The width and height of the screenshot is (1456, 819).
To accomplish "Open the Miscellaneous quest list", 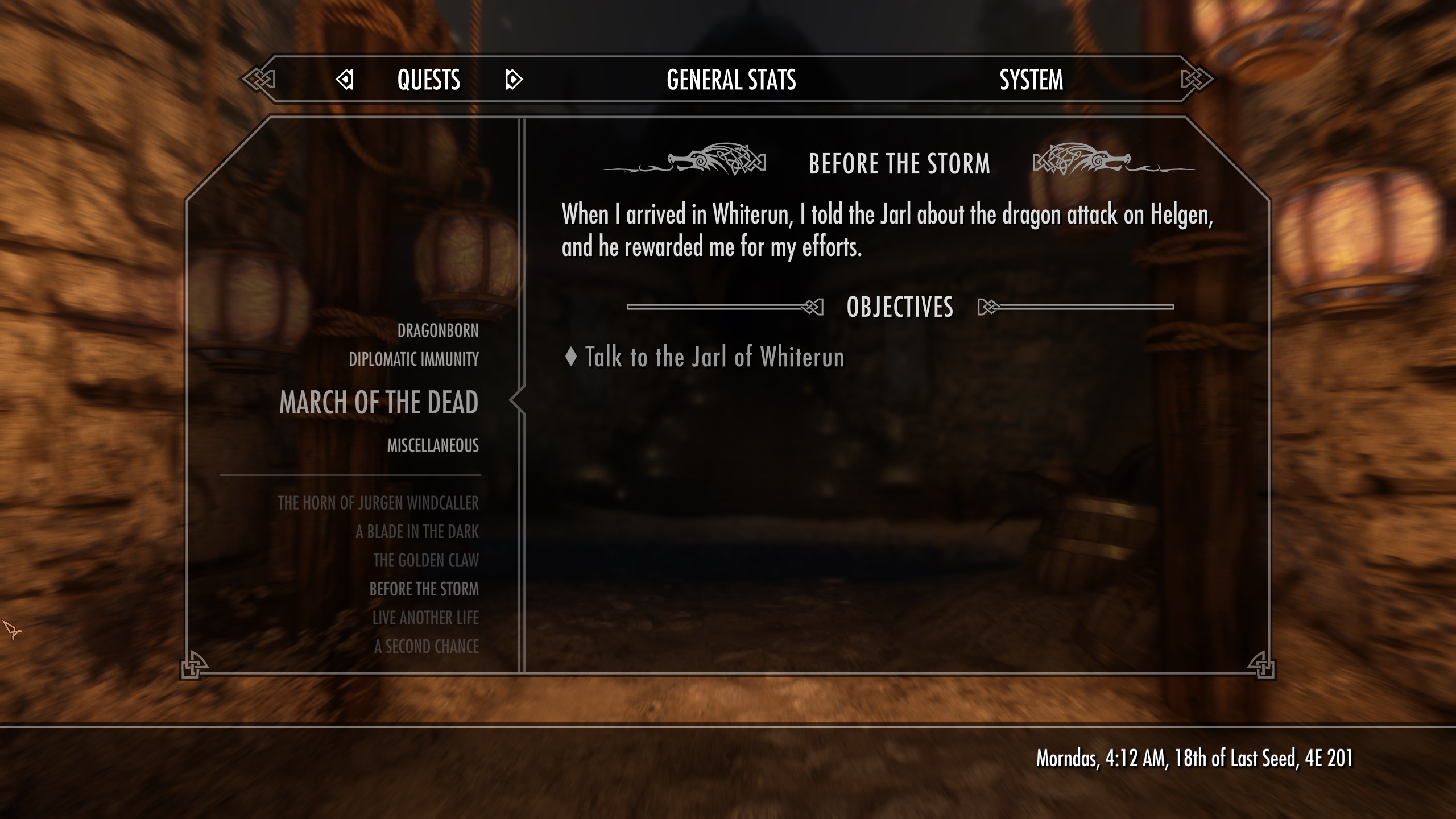I will tap(433, 445).
